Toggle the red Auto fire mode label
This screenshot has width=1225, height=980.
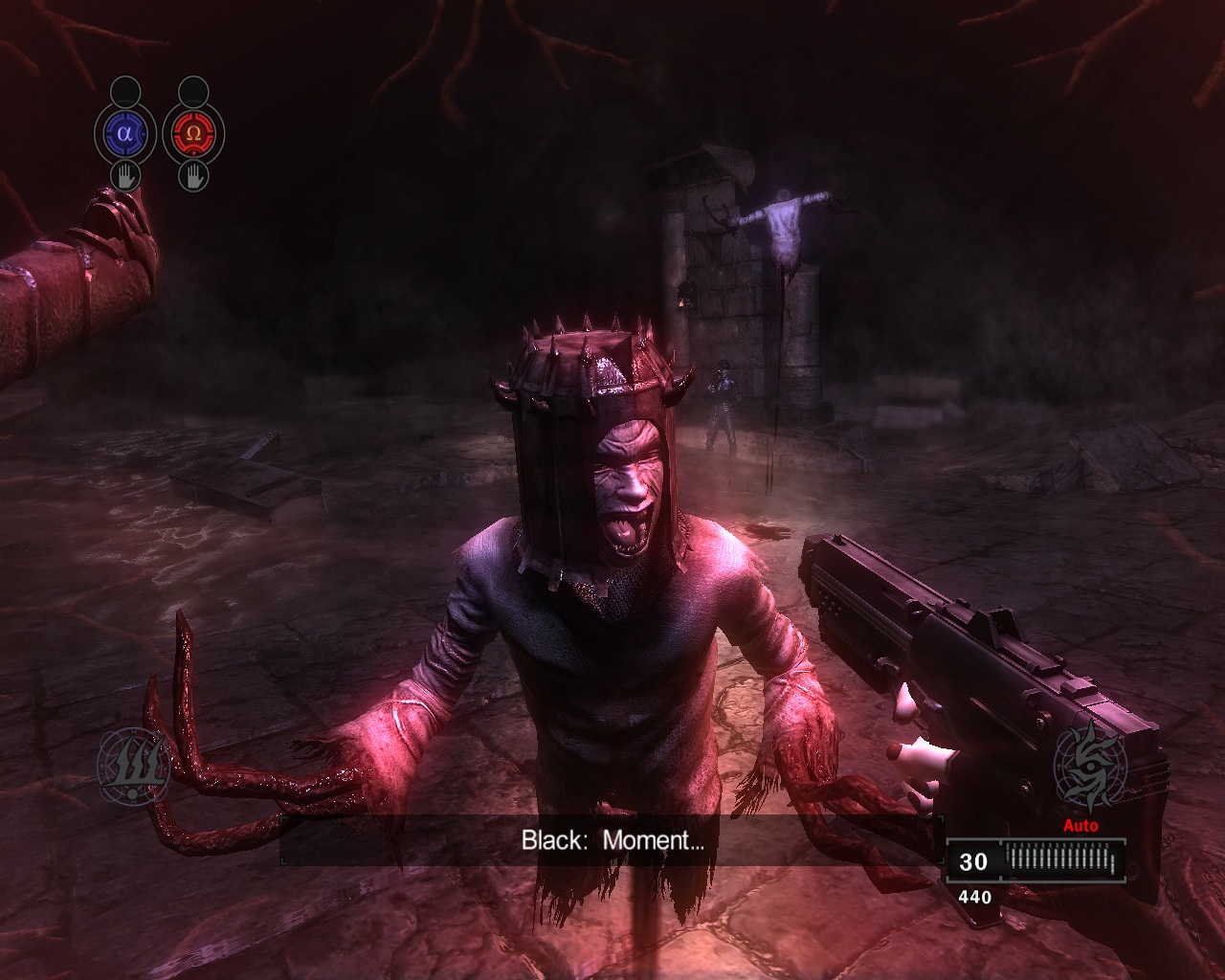1080,826
